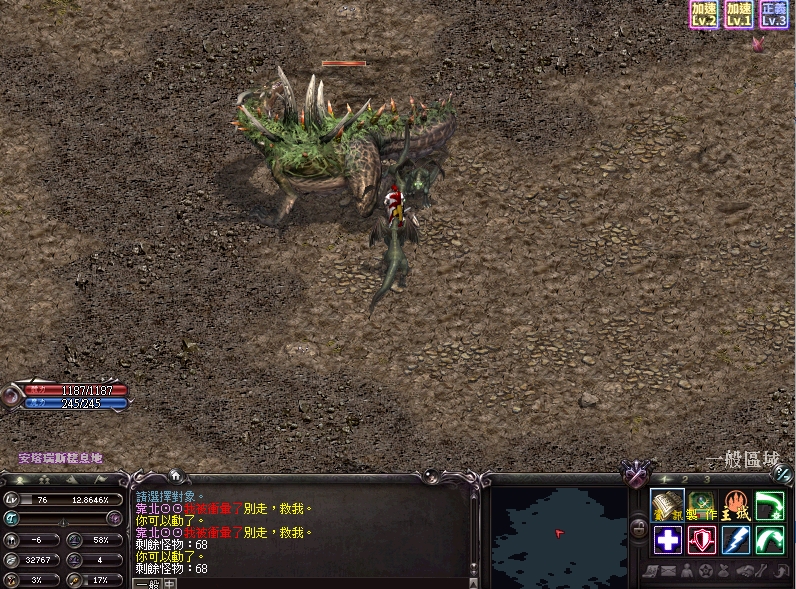
Task: Use the white cross heal skill
Action: tap(667, 539)
